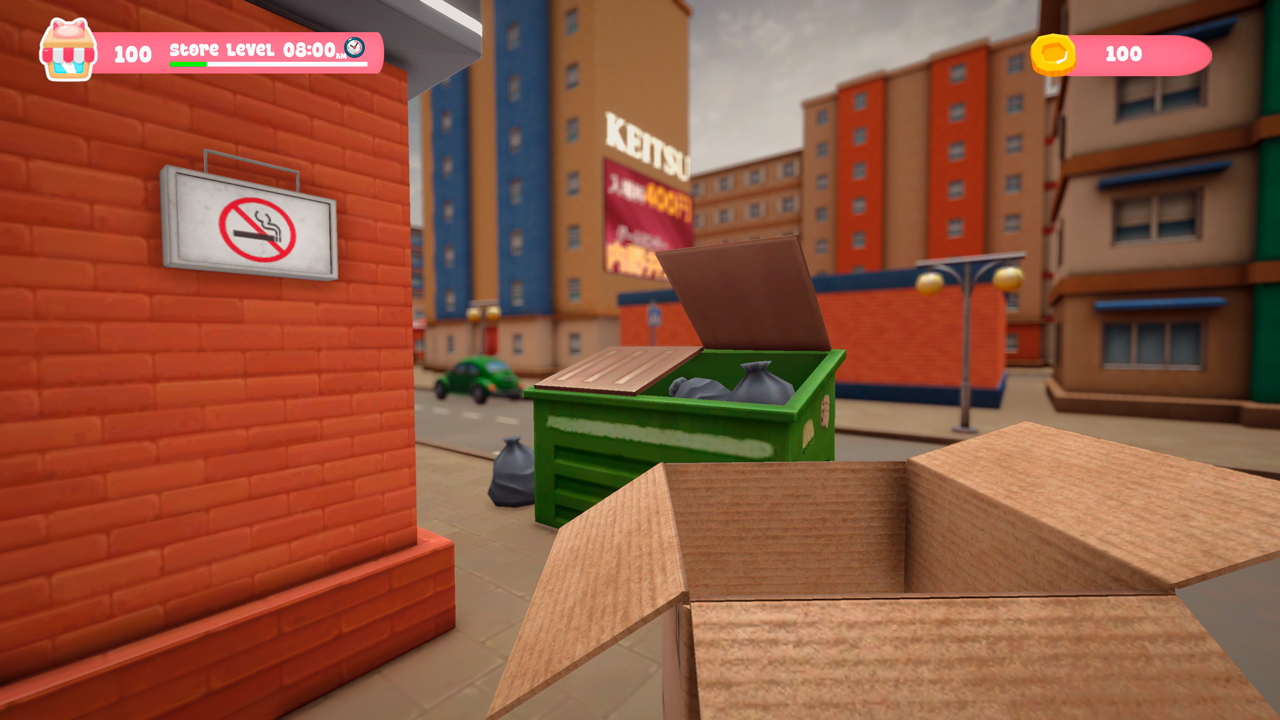The width and height of the screenshot is (1280, 720).
Task: Select the clock icon showing 08:00 AM
Action: [x=354, y=46]
